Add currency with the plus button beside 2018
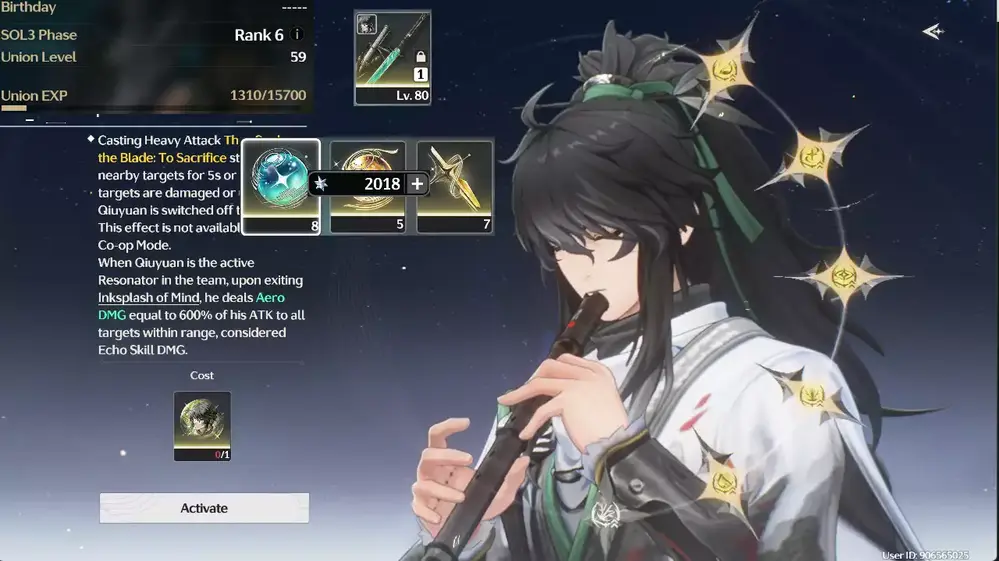Viewport: 999px width, 561px height. coord(417,184)
